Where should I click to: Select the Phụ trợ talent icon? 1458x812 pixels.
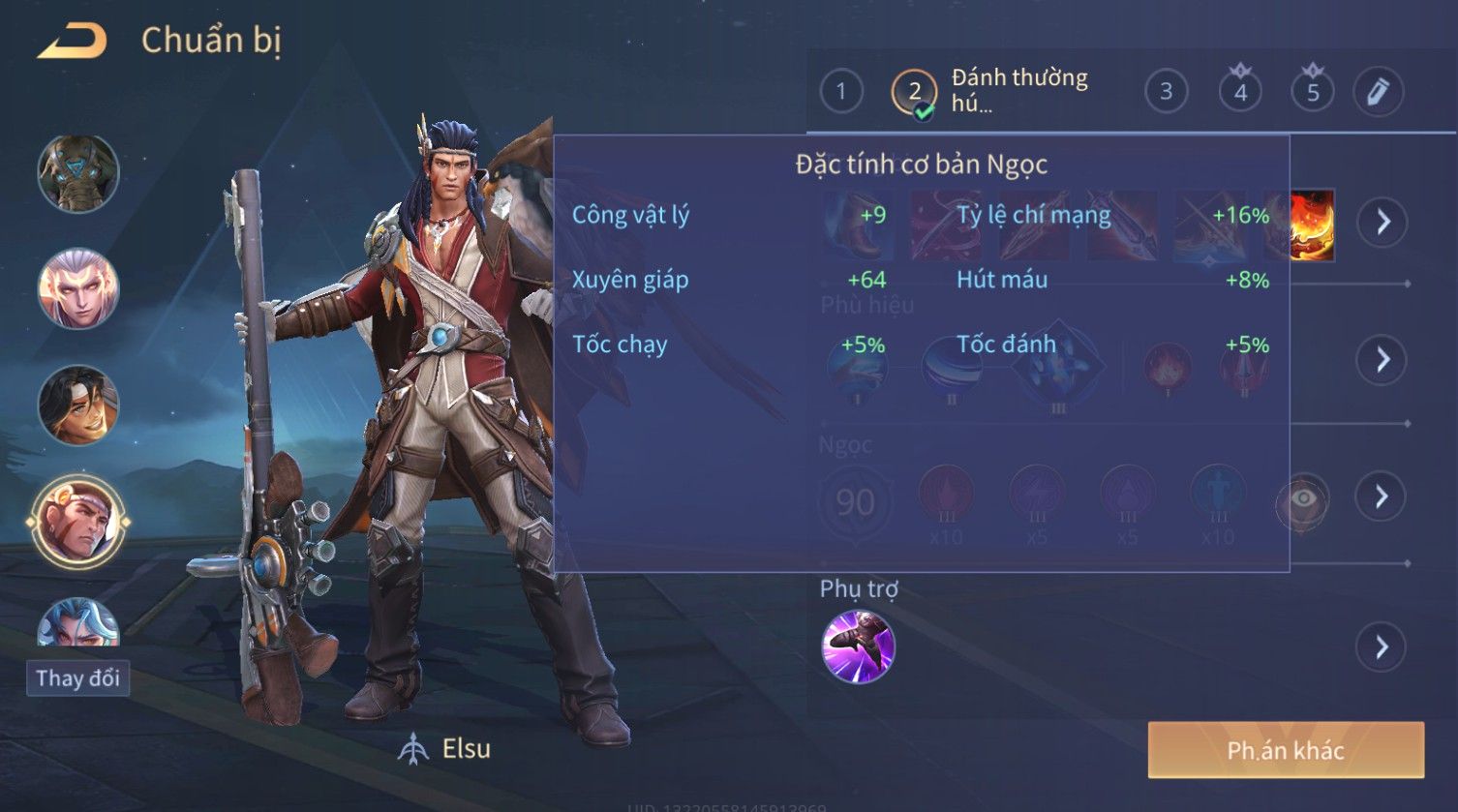[x=858, y=647]
